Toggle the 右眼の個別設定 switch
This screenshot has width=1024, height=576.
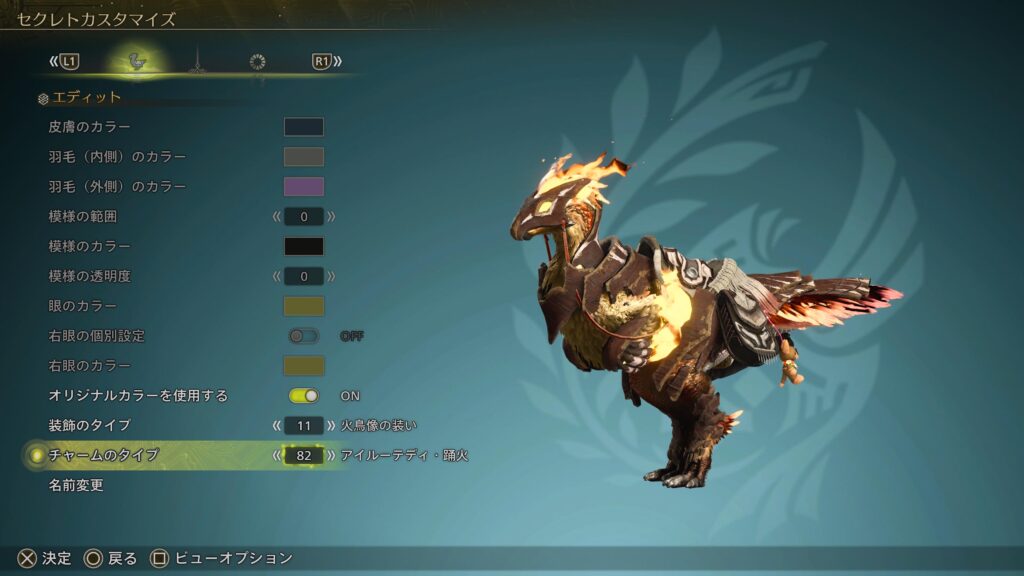(x=304, y=336)
